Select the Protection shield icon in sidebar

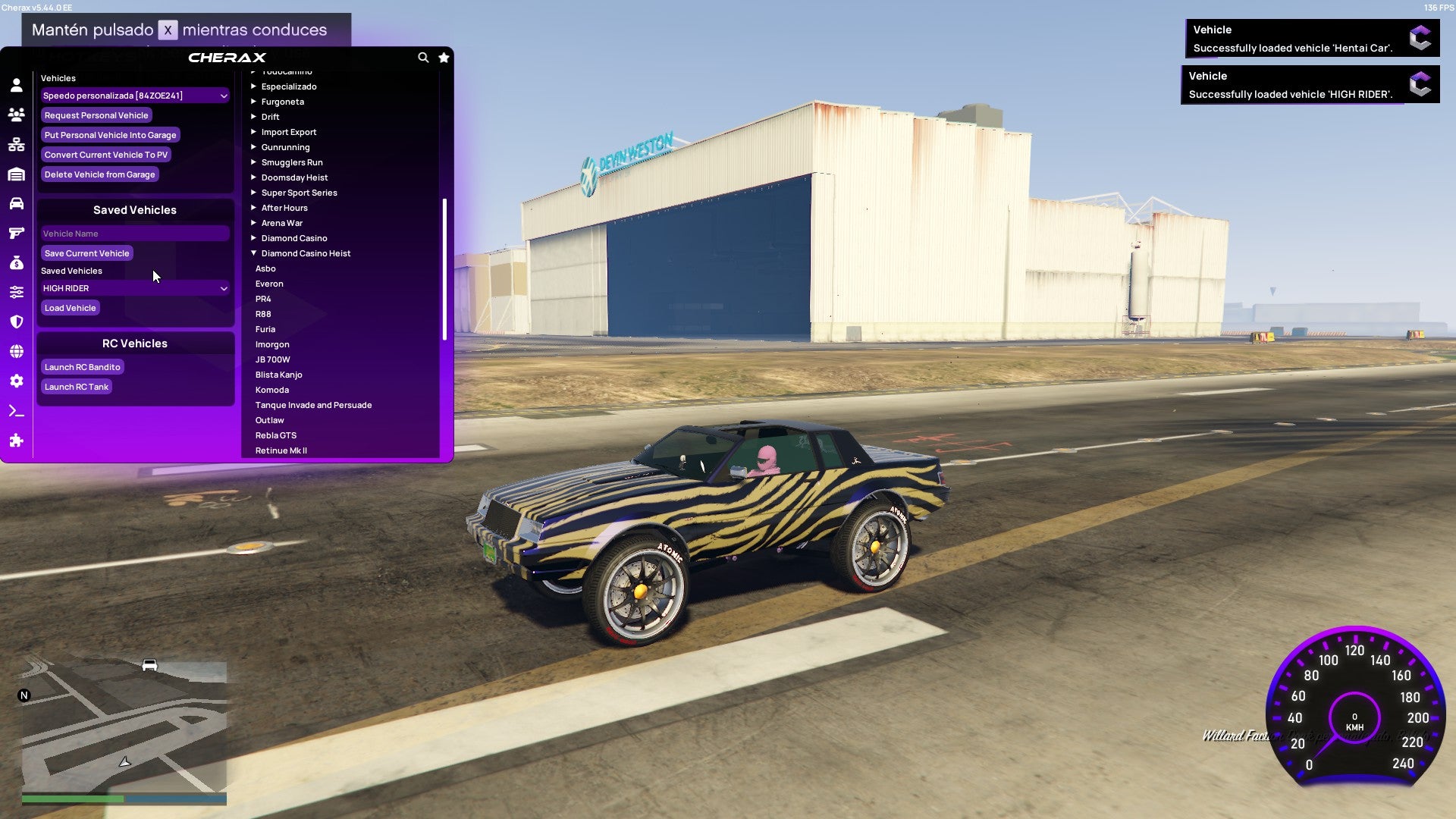(x=15, y=321)
